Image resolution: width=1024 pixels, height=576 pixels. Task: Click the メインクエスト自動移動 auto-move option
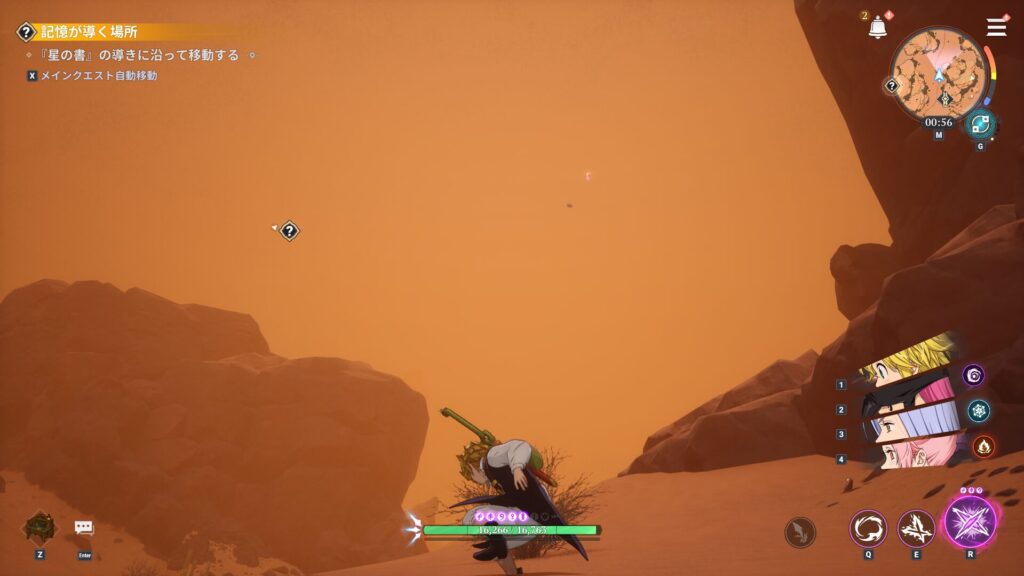point(98,75)
